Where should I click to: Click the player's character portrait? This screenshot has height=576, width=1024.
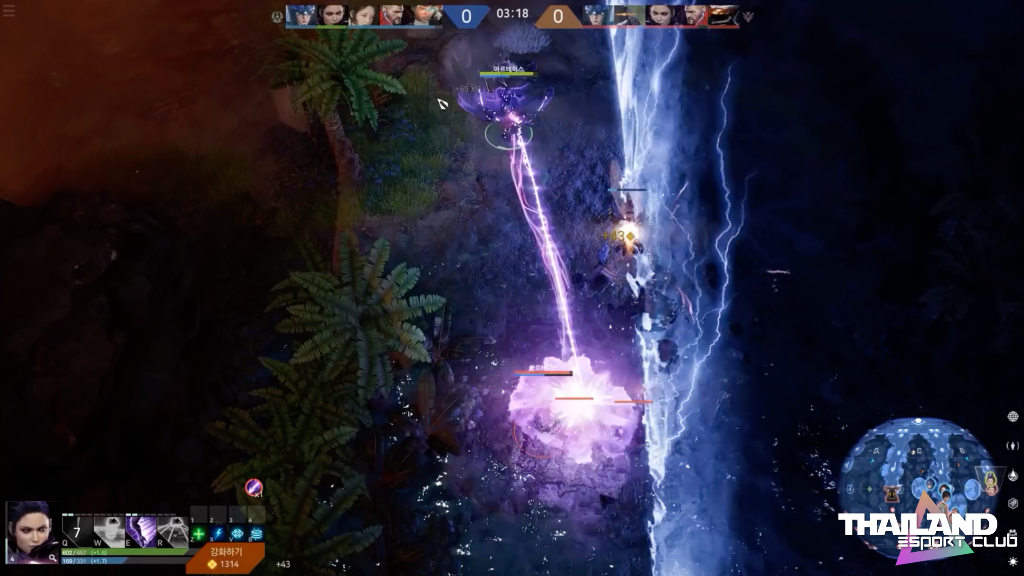coord(30,531)
